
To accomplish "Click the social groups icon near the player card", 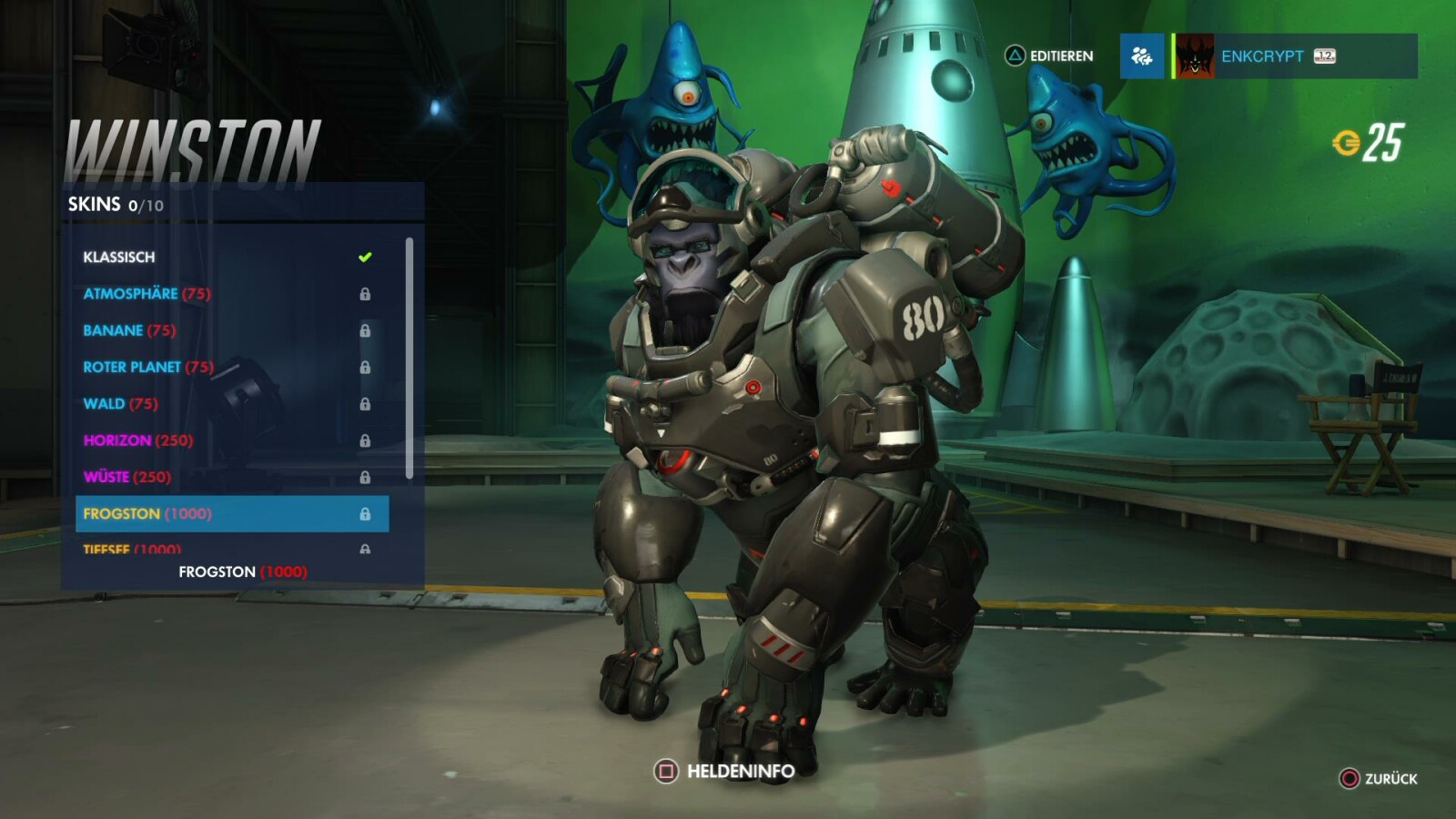I will [x=1142, y=56].
